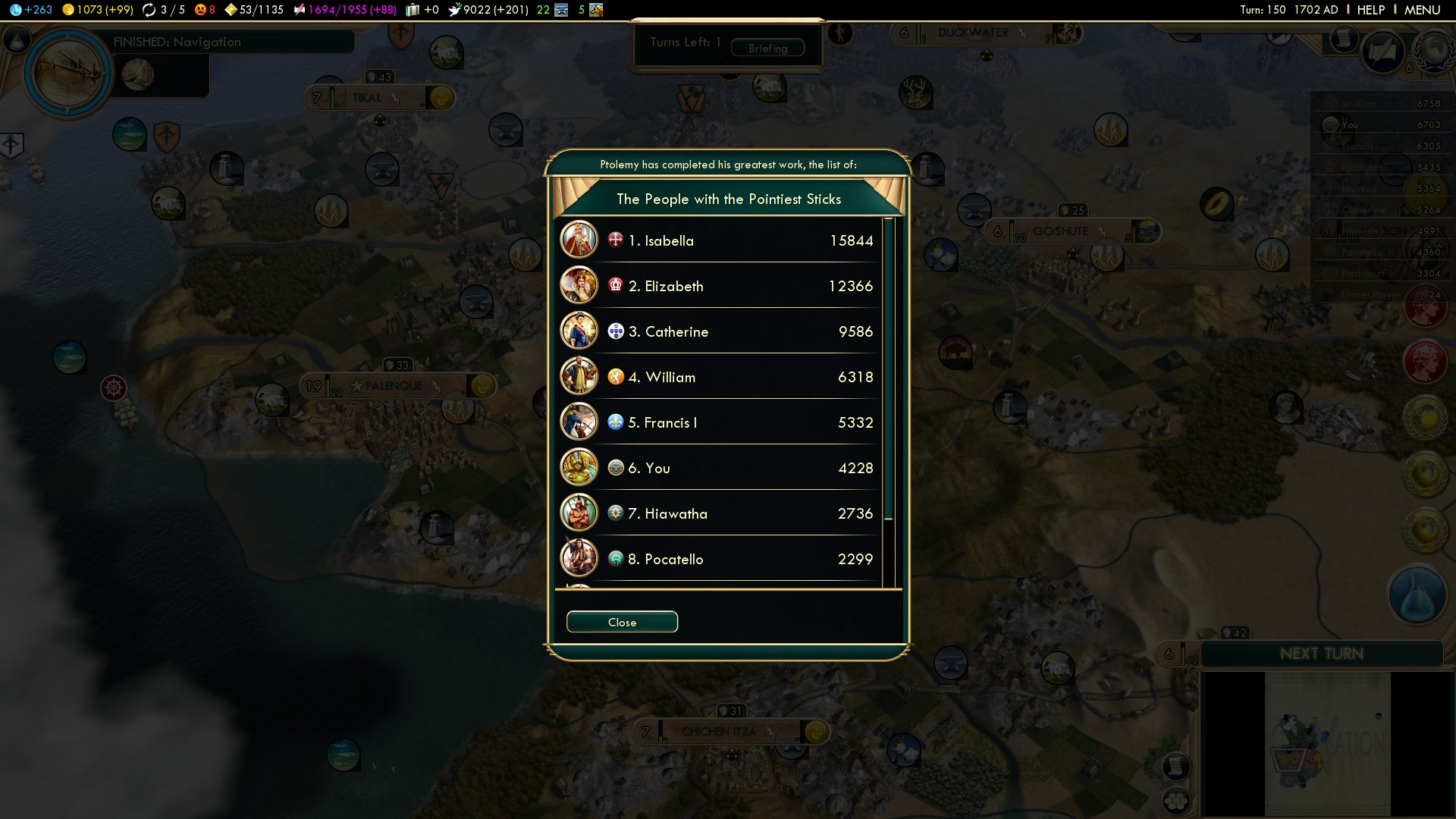Click the science flask notification icon

(1417, 595)
